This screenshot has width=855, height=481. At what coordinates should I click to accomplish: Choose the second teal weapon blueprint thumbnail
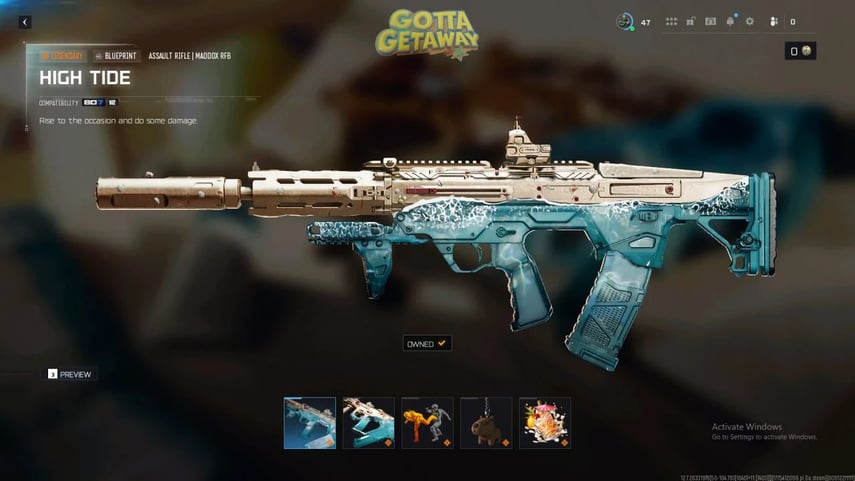pos(369,423)
